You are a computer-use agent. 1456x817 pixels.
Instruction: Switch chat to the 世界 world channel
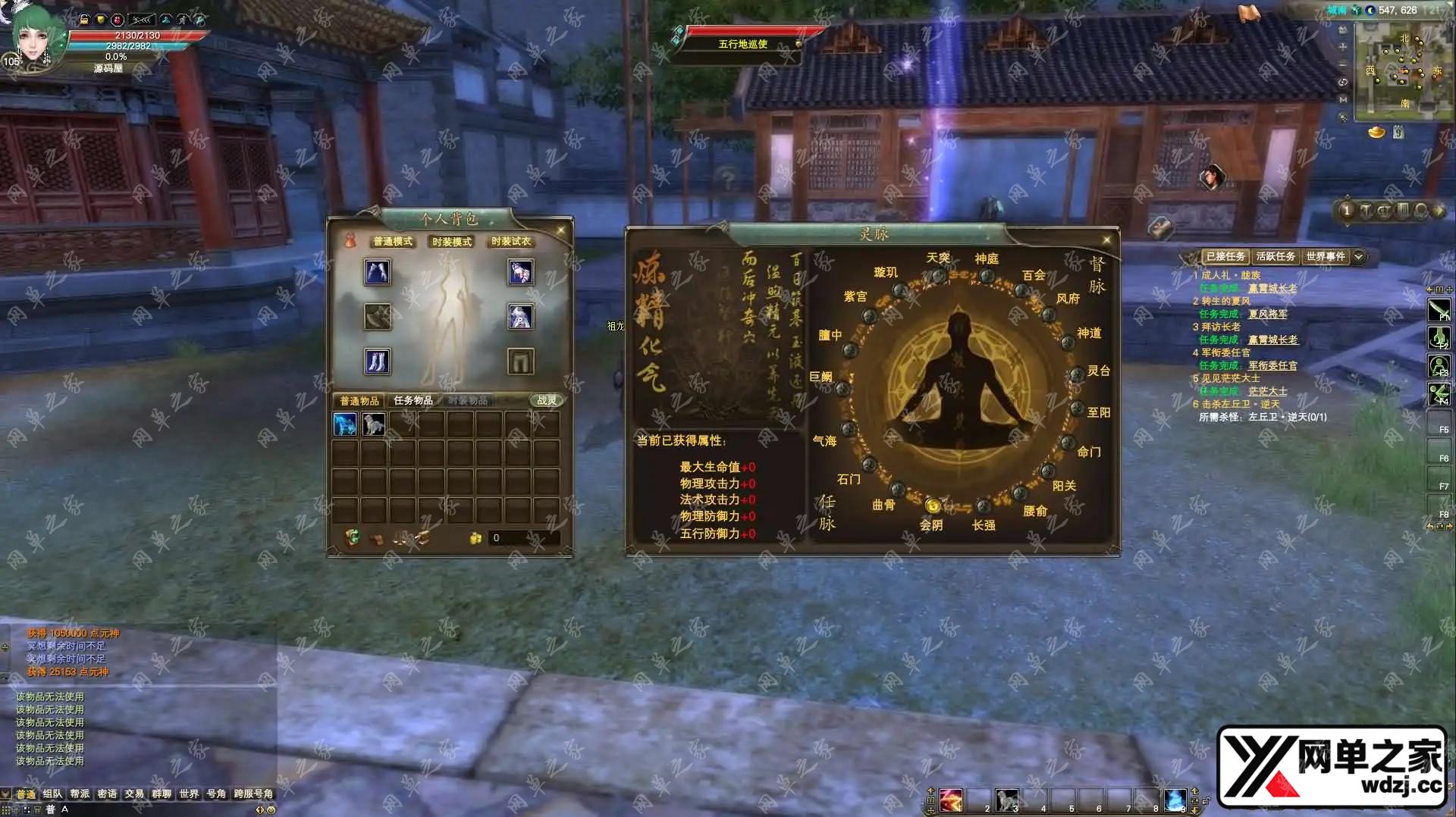pyautogui.click(x=189, y=794)
